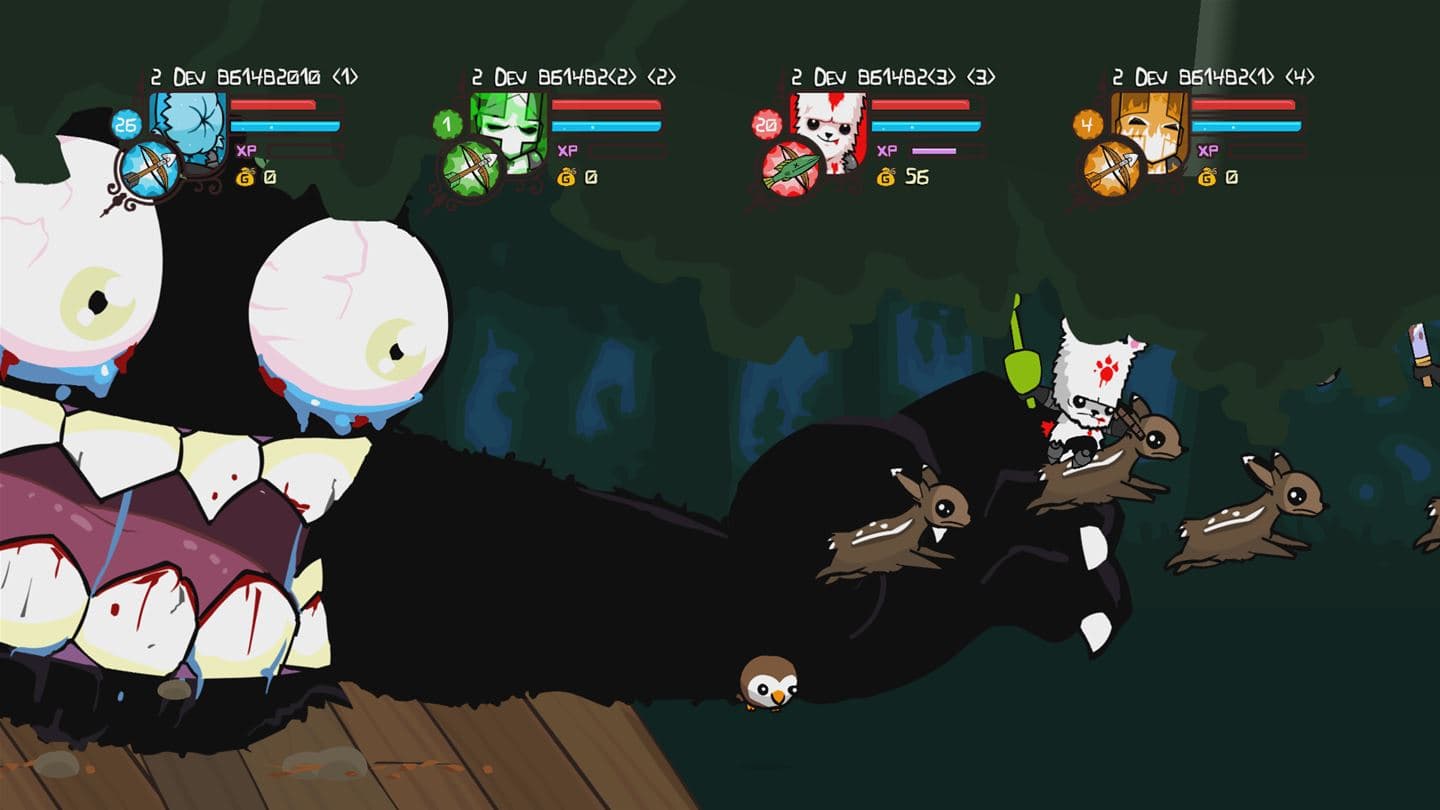This screenshot has height=810, width=1440.
Task: Click the gold money bag icon beside 56
Action: tap(885, 174)
